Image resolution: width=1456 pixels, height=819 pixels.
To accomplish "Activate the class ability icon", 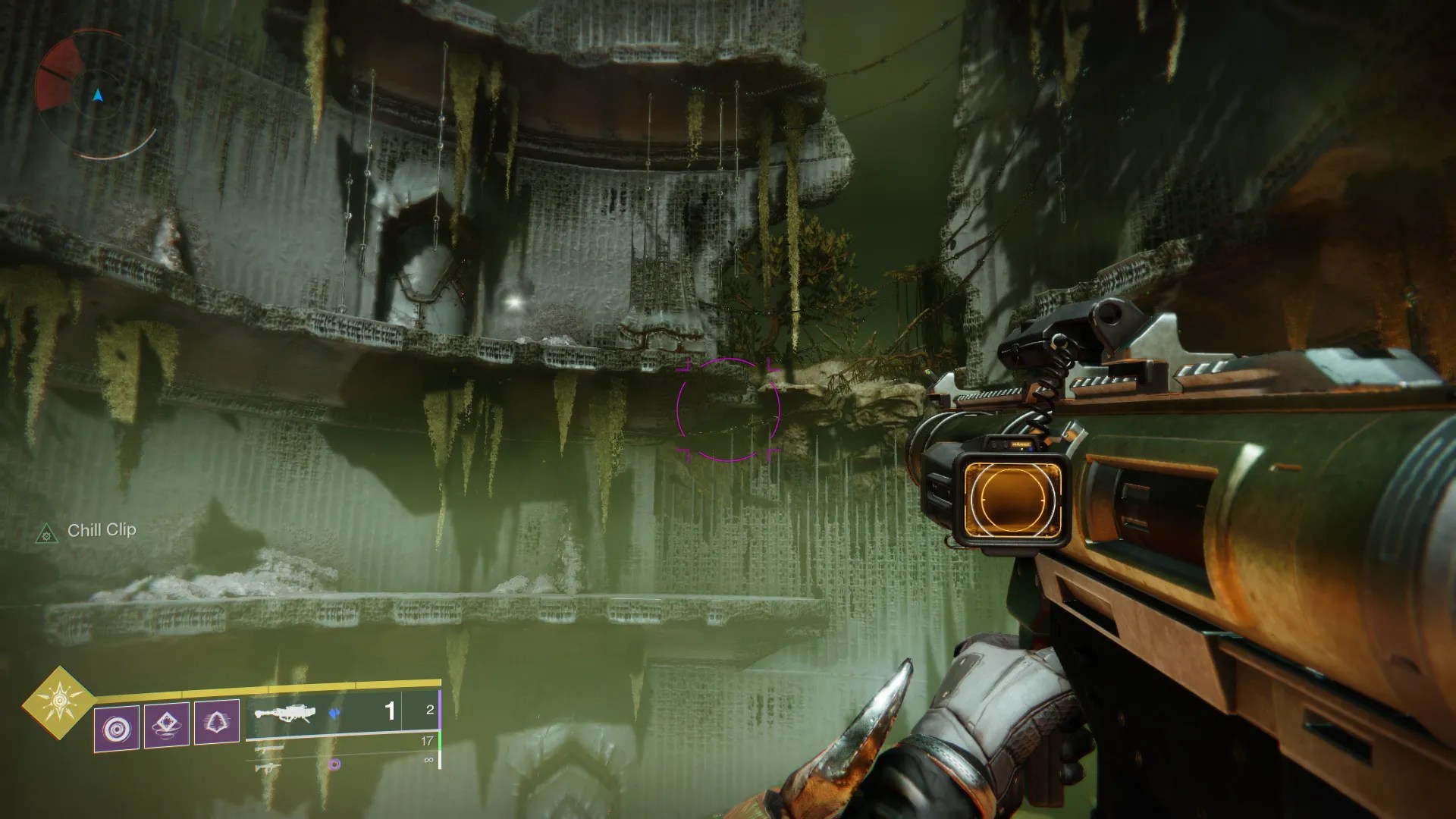I will point(217,721).
